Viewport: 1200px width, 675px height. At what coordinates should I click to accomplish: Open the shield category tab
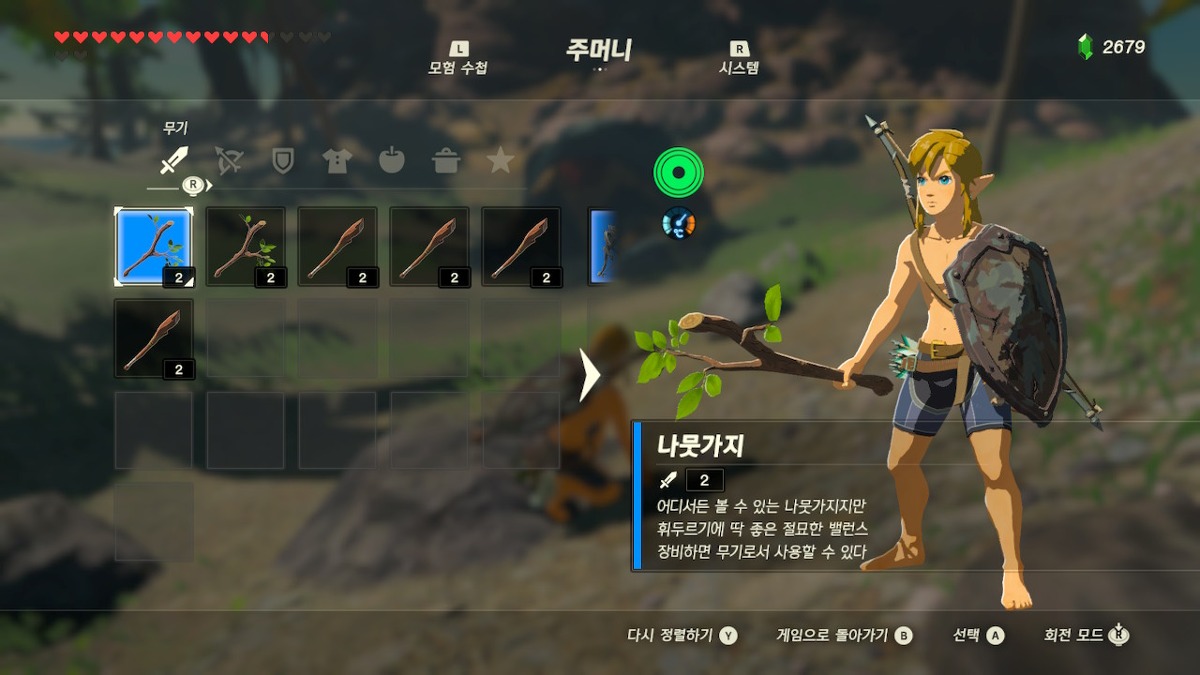[283, 160]
